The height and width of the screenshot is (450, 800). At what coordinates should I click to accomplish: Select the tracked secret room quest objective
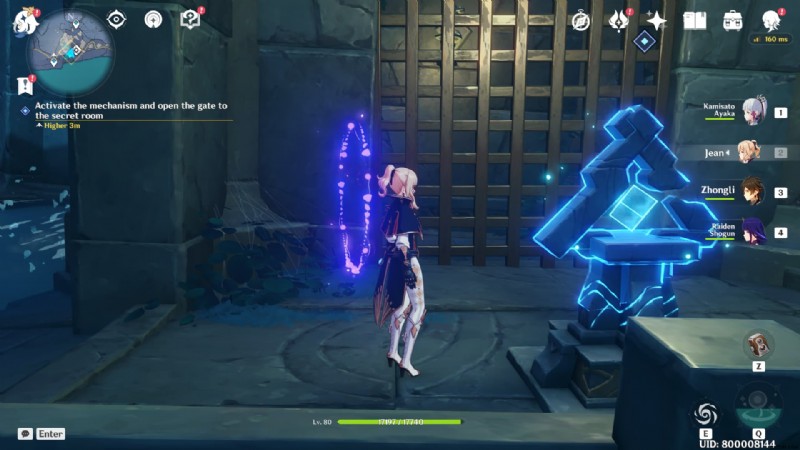130,110
